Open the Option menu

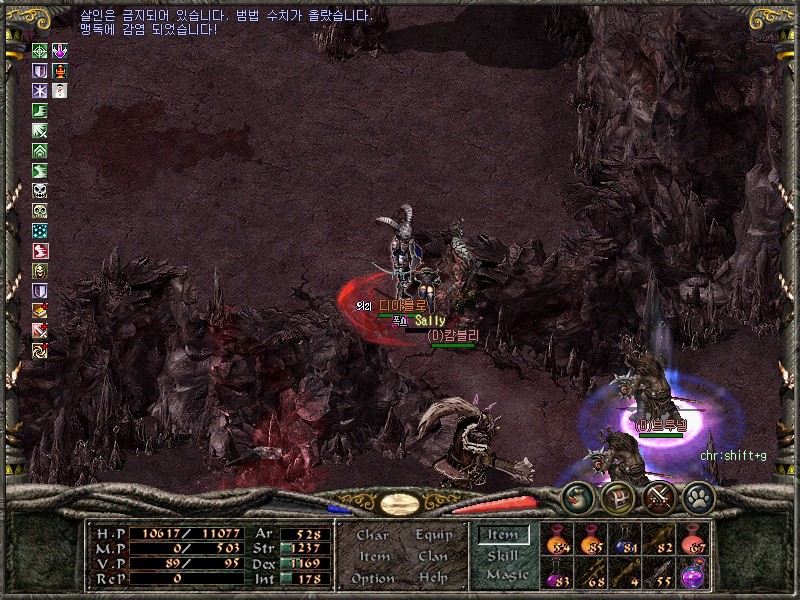click(x=372, y=579)
